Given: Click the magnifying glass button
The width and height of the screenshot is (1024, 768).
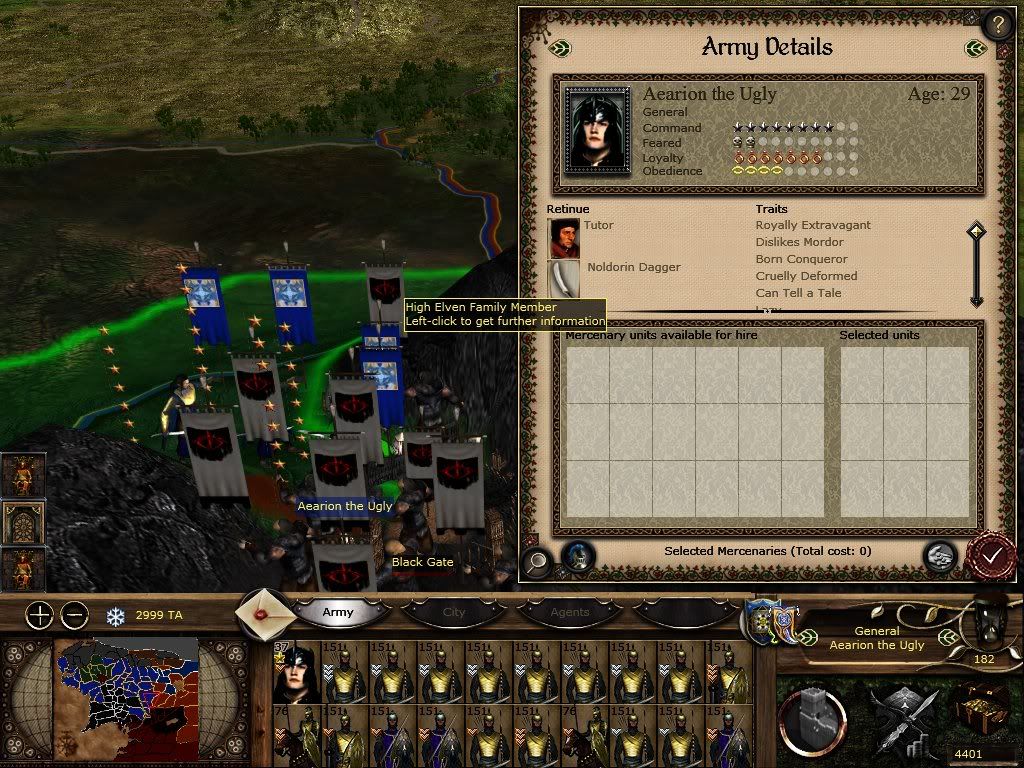Looking at the screenshot, I should (x=536, y=561).
